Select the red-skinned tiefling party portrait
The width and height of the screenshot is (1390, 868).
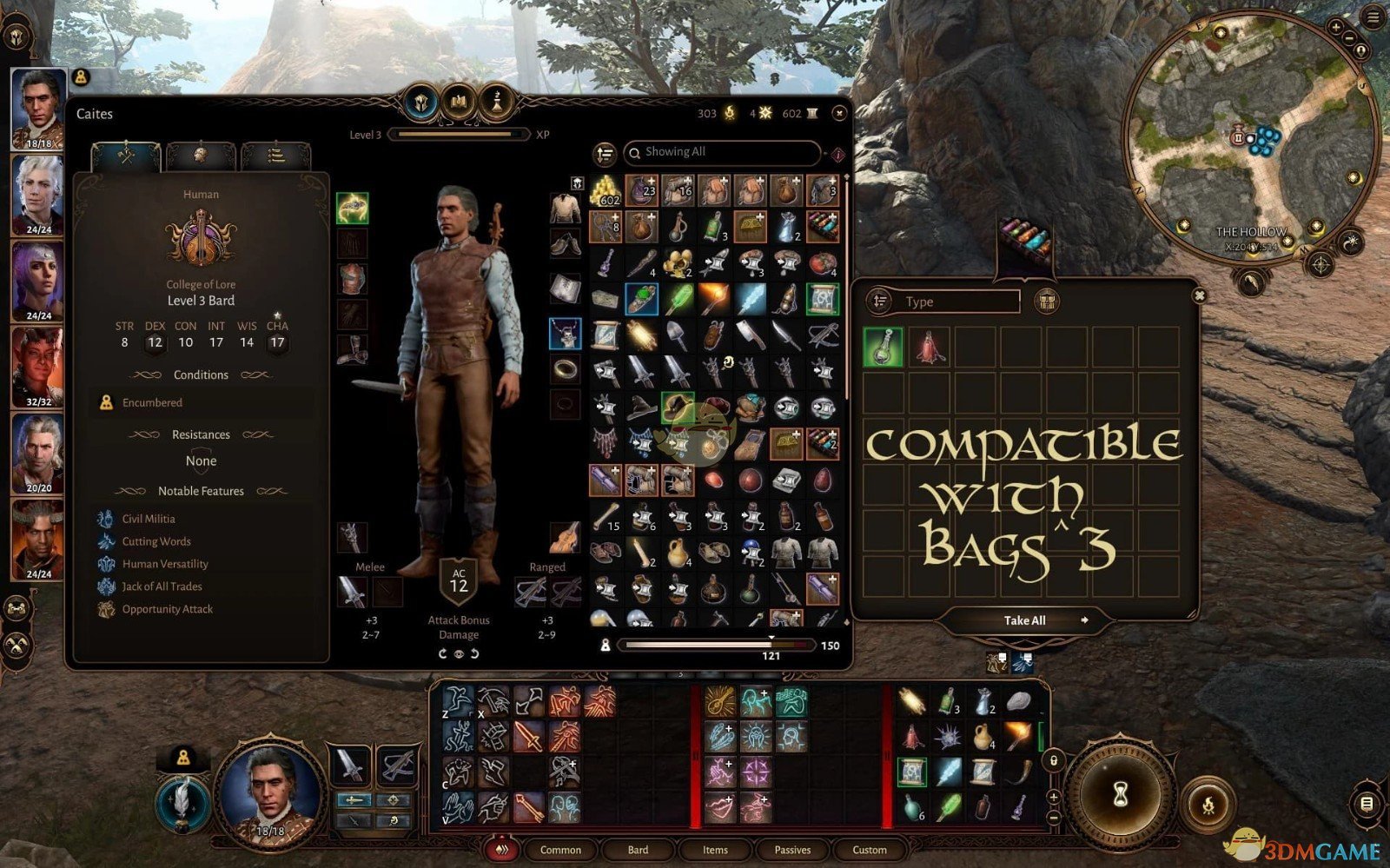[x=38, y=367]
